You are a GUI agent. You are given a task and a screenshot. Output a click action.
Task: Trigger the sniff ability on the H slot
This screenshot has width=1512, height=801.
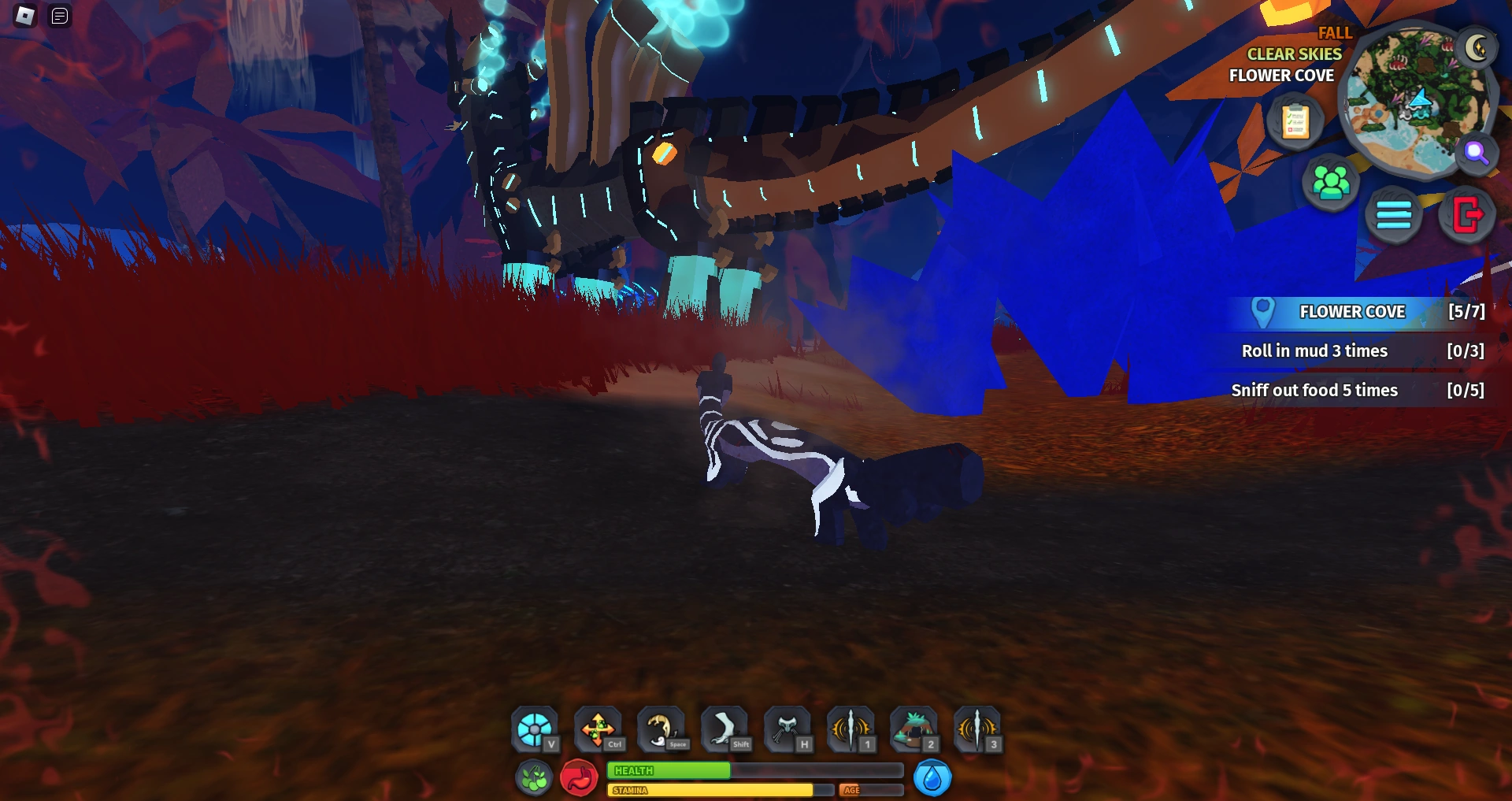(x=788, y=729)
